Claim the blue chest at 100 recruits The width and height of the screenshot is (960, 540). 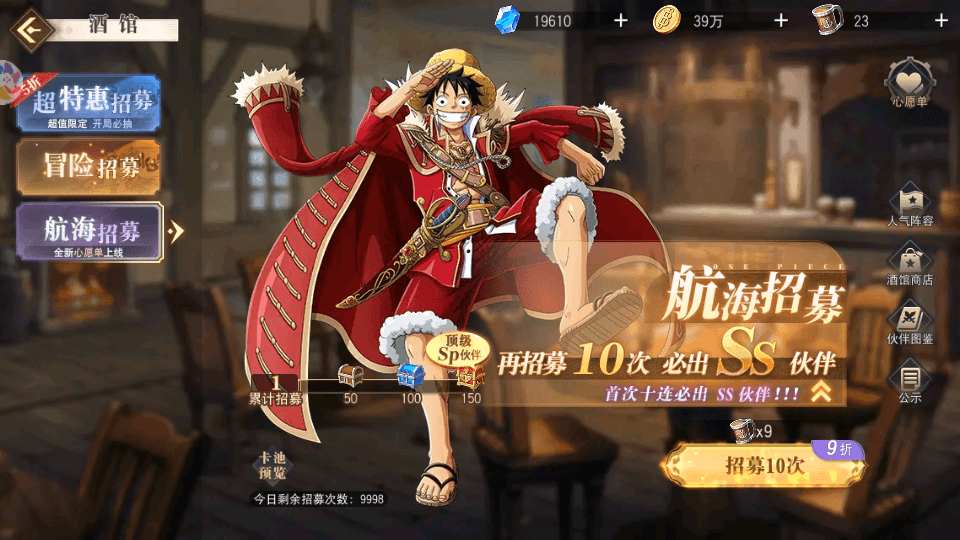411,378
